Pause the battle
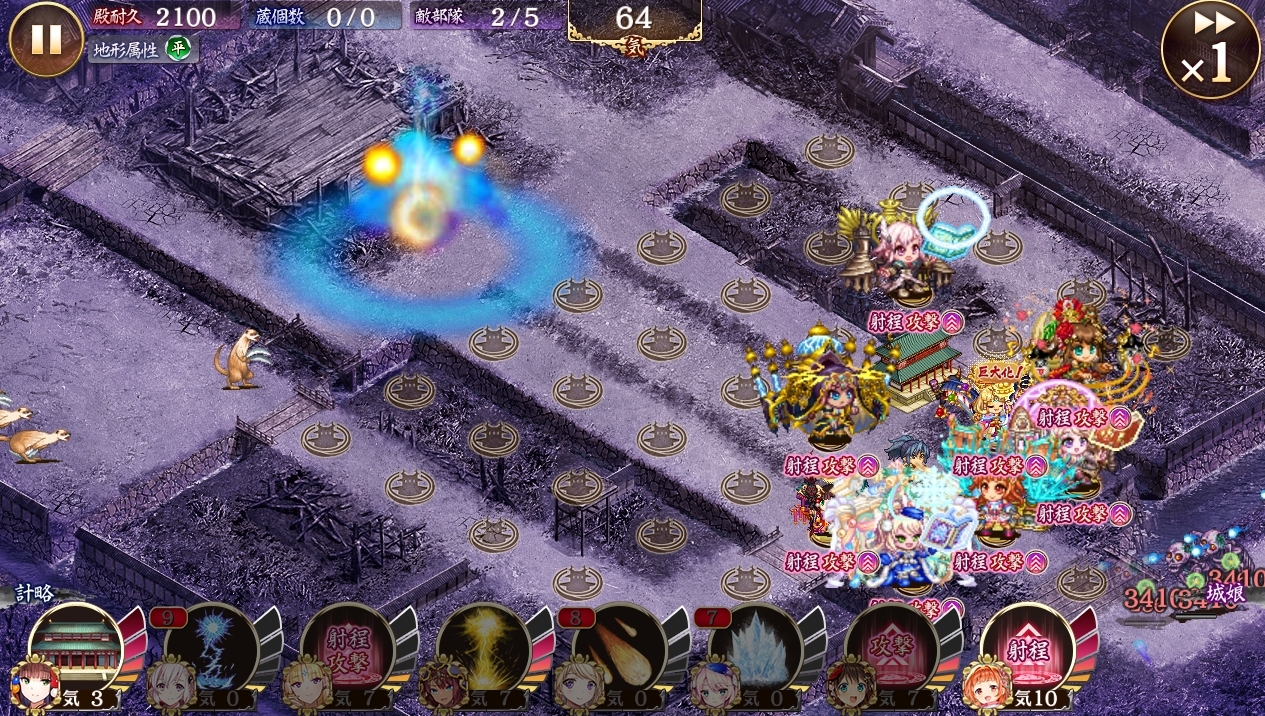 [46, 40]
